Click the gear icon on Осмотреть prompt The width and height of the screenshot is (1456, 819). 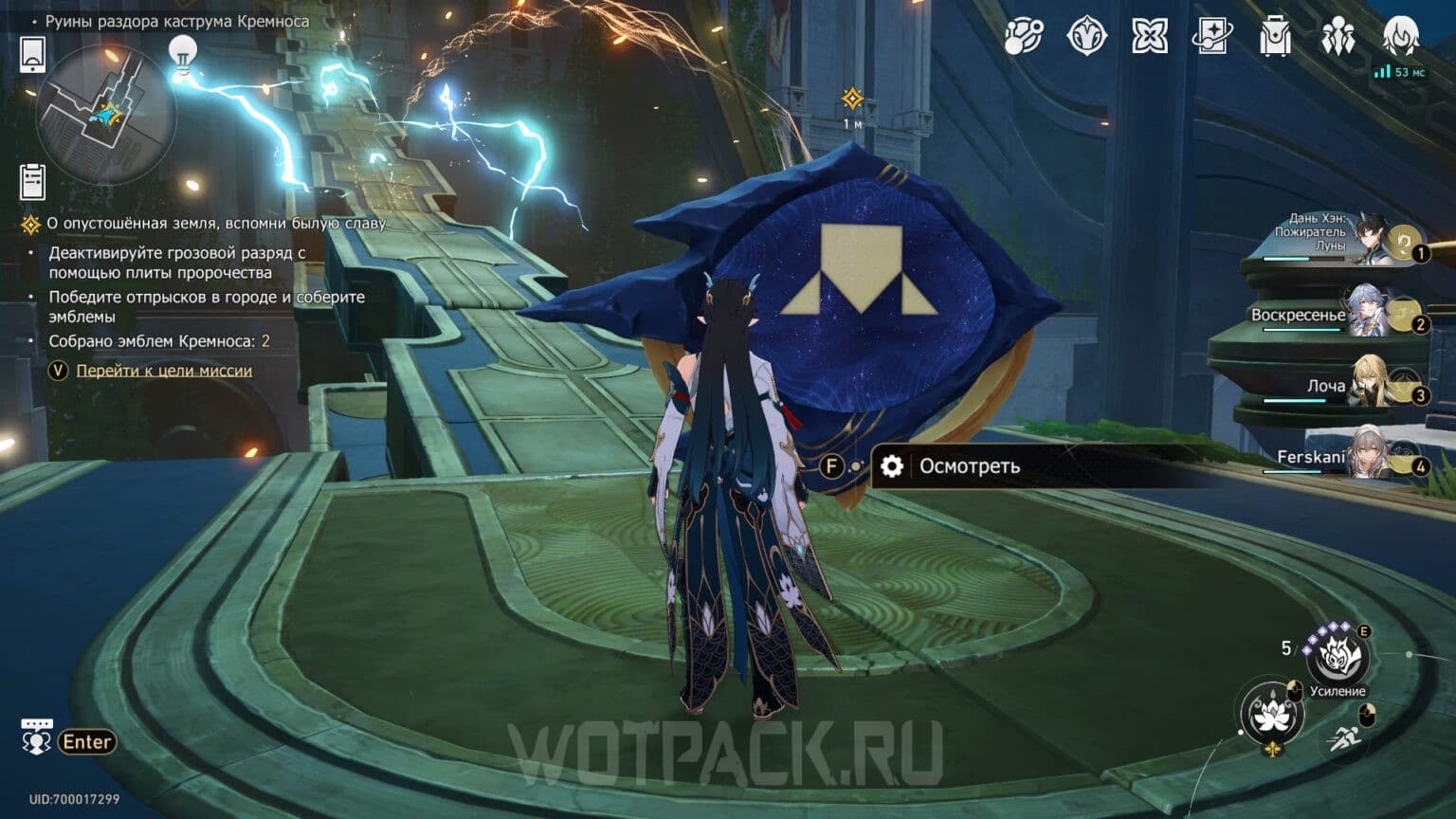(889, 465)
